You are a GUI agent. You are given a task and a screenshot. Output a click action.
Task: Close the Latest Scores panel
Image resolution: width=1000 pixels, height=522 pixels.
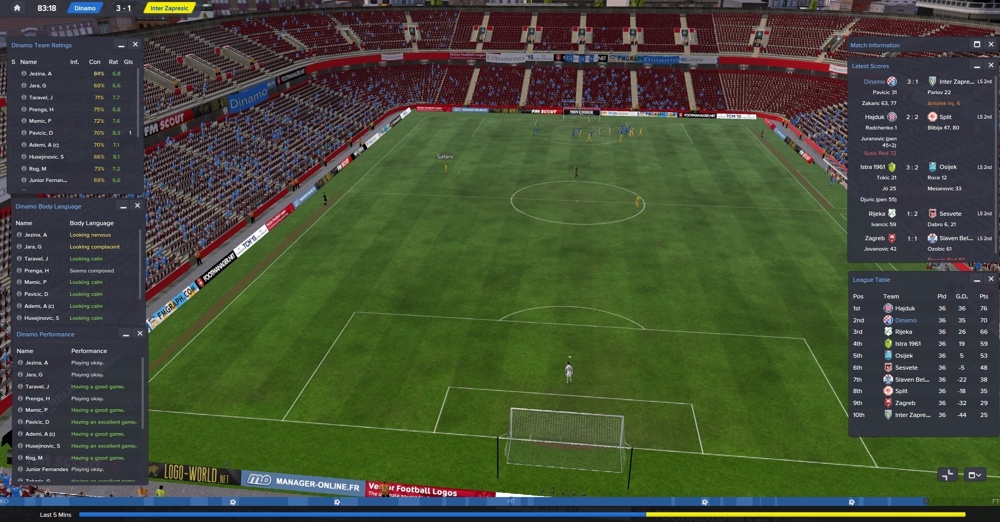(x=991, y=66)
